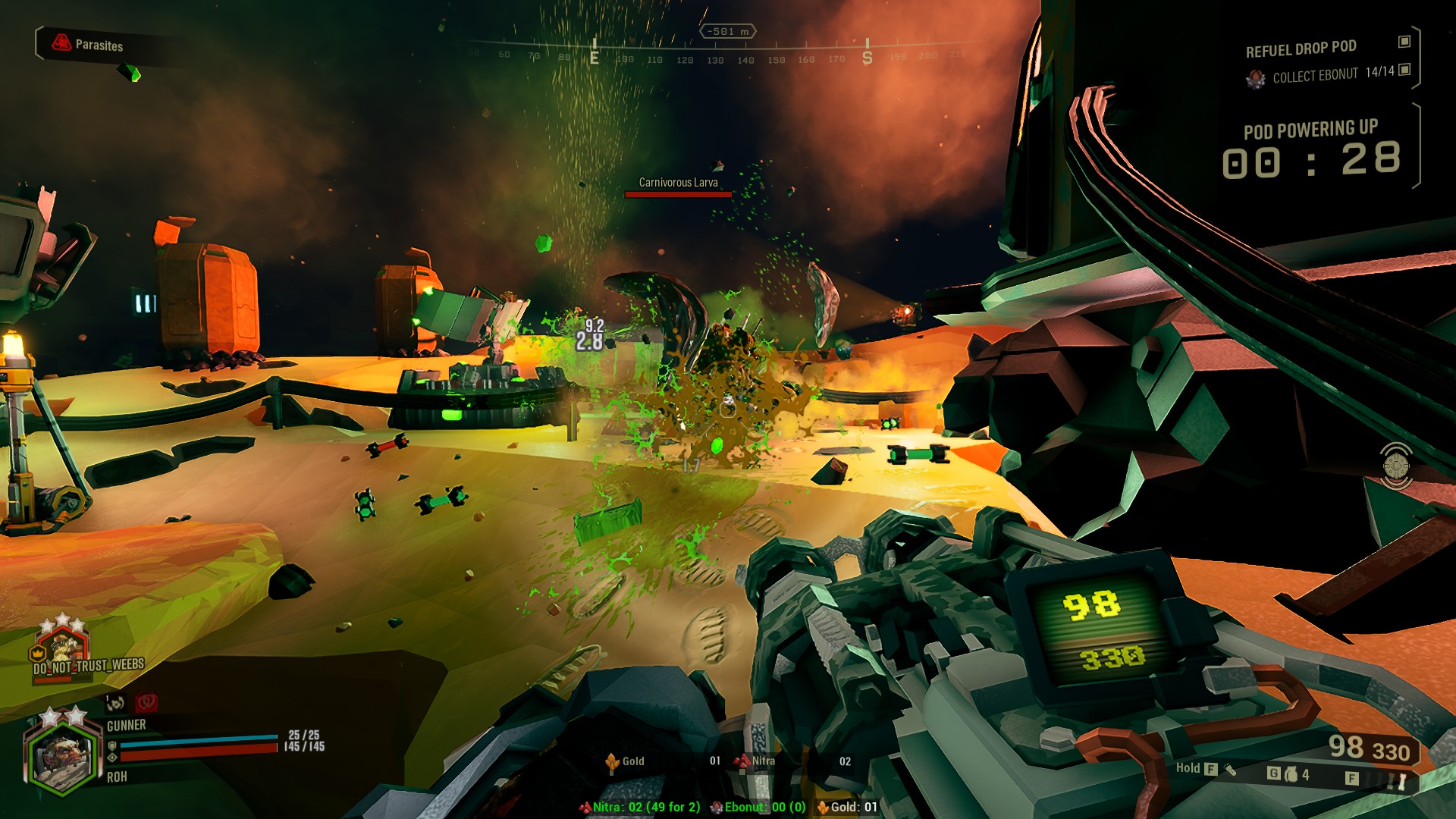1456x819 pixels.
Task: Select the red shield cooldown icon
Action: click(147, 704)
